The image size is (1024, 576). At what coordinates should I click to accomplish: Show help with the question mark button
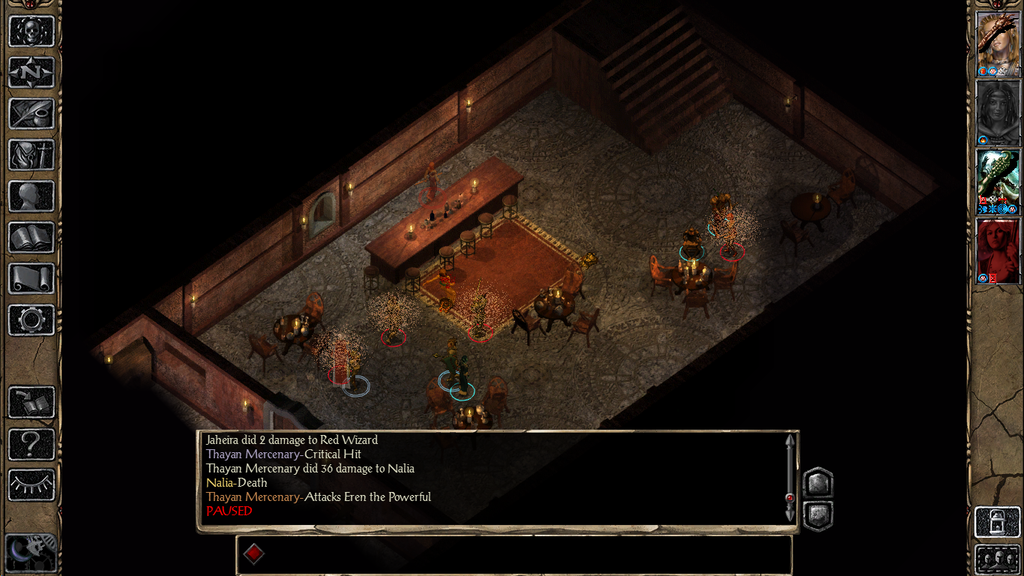(31, 443)
